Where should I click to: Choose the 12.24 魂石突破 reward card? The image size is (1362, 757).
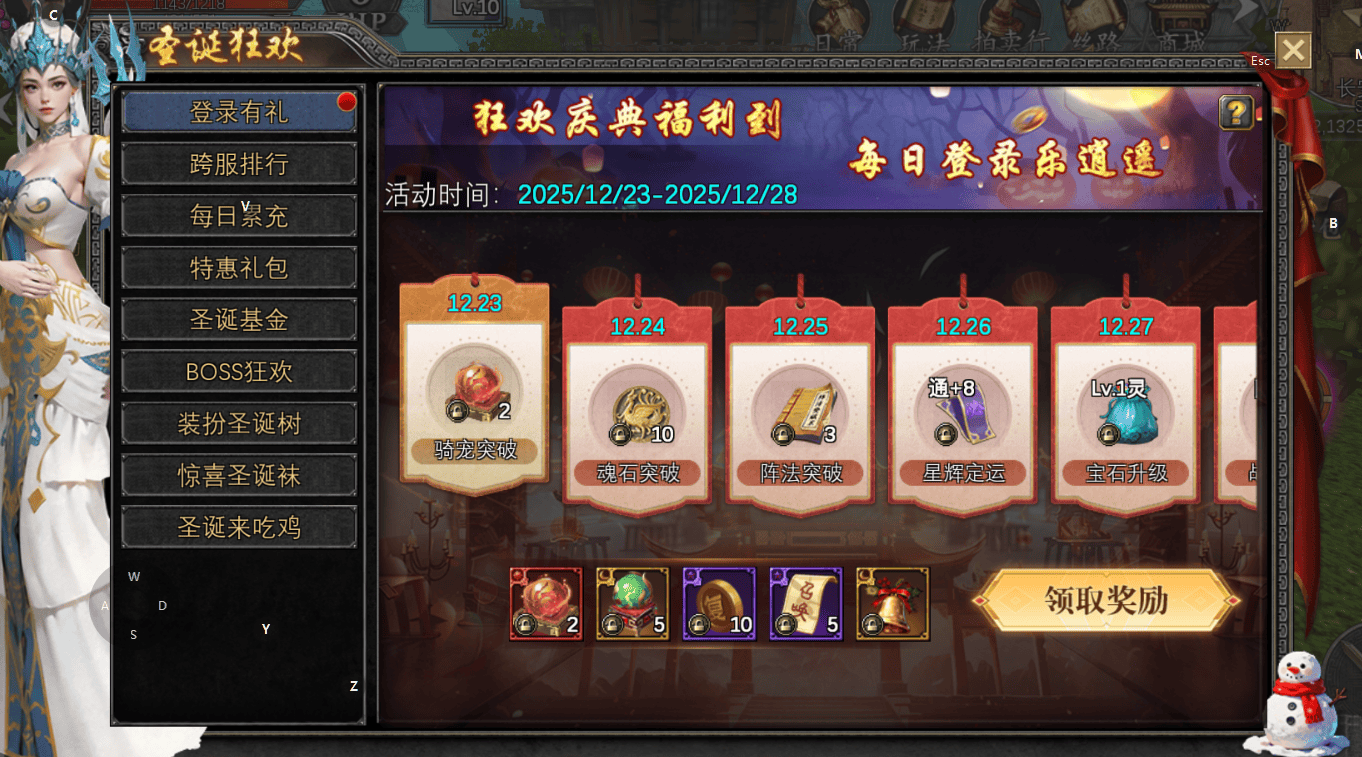click(637, 410)
